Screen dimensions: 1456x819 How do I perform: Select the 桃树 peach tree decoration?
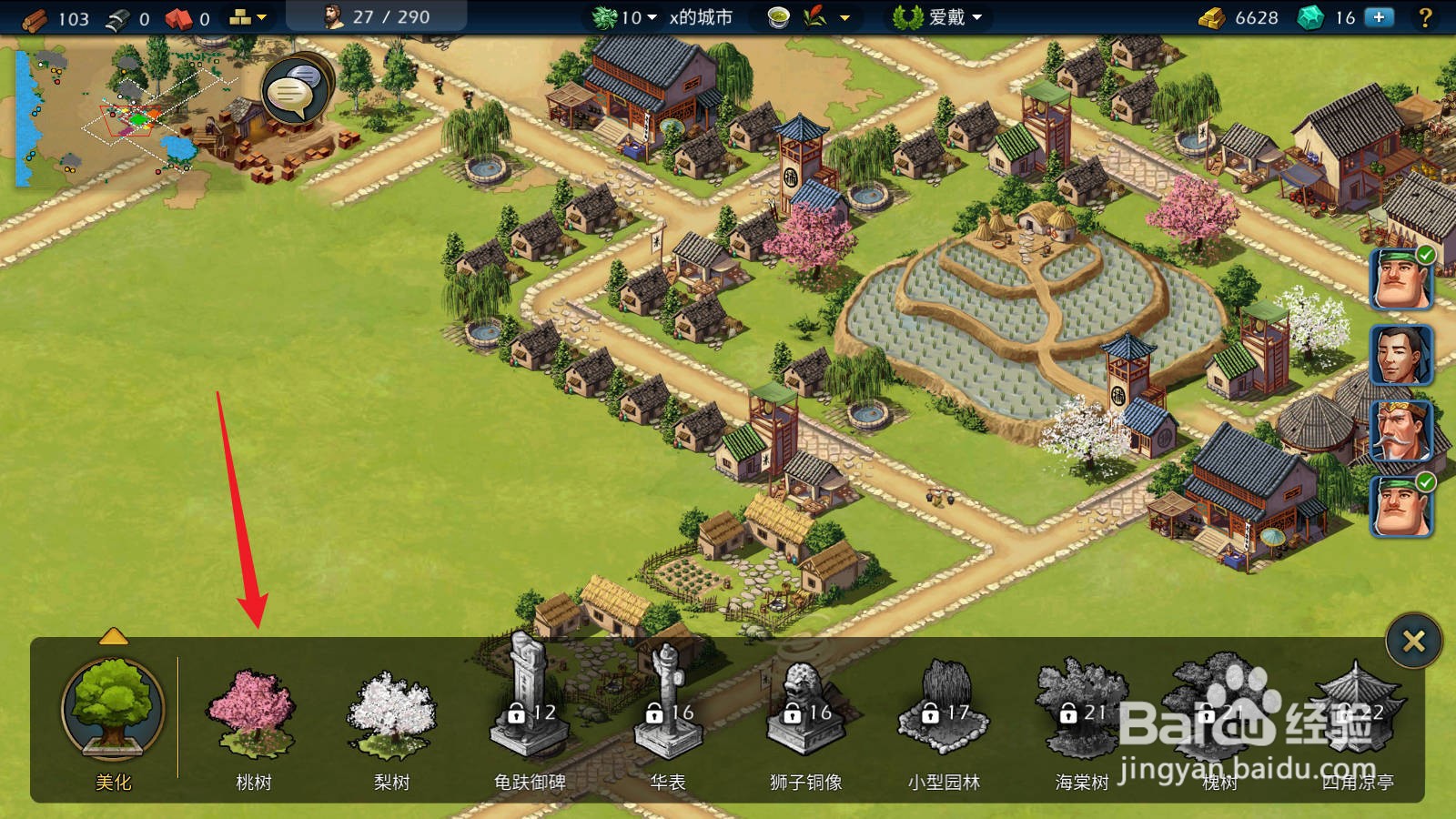coord(252,716)
